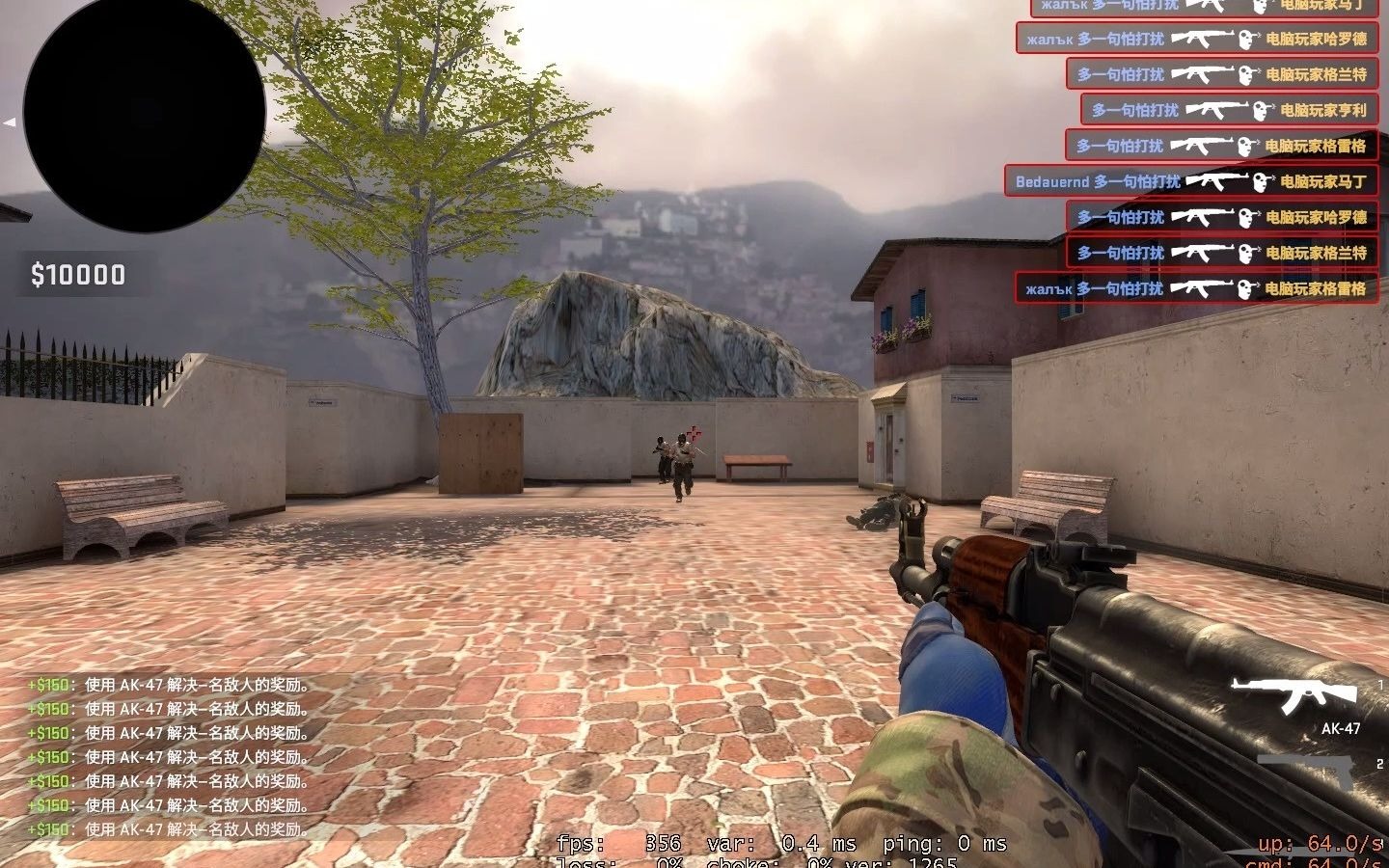This screenshot has height=868, width=1389.
Task: Click the small white arrow beside the radar
Action: [12, 122]
